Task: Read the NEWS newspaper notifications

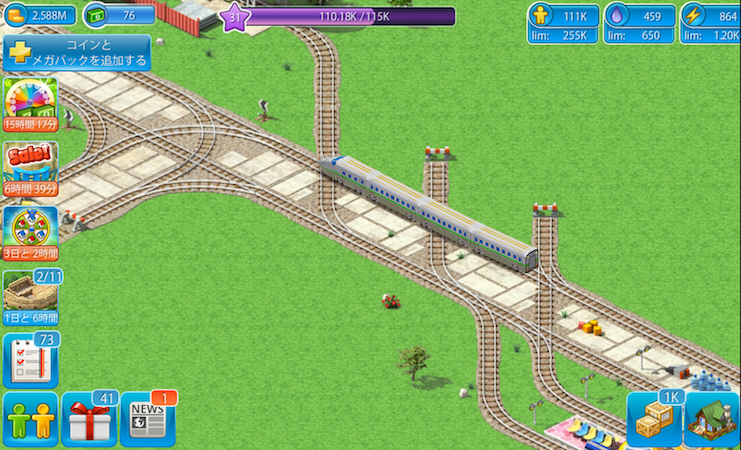Action: click(x=147, y=421)
